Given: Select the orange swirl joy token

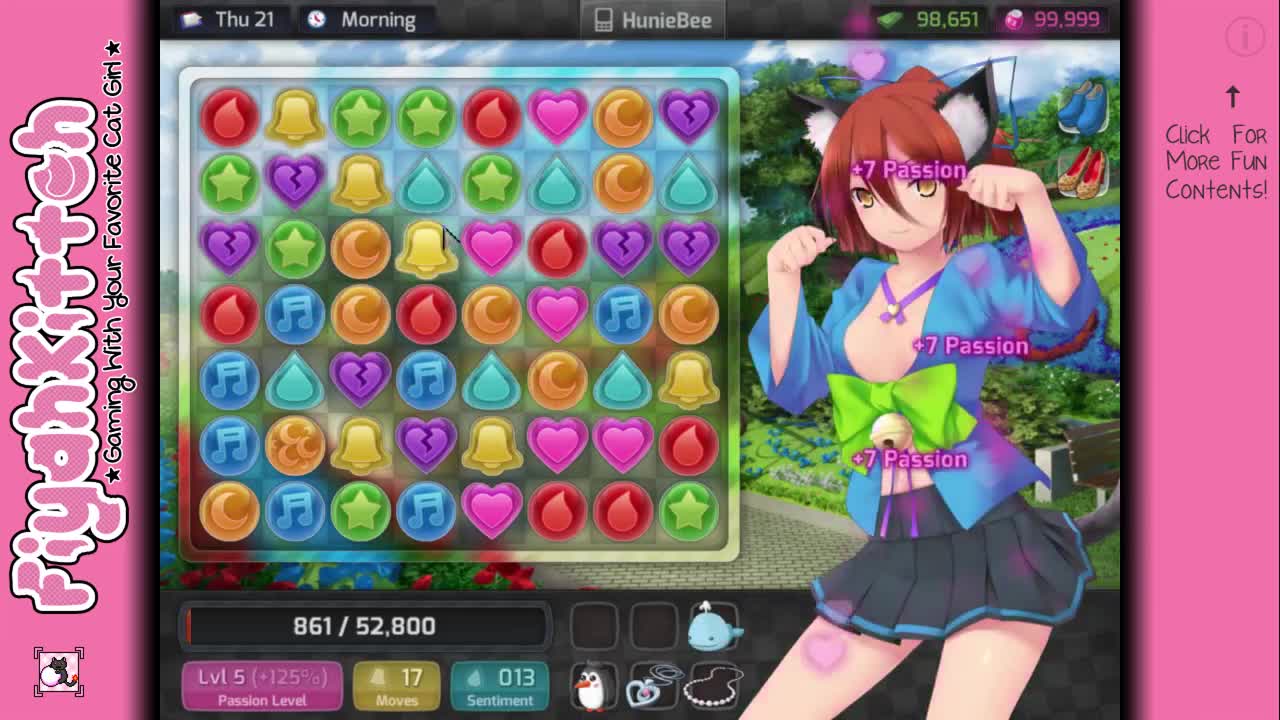Looking at the screenshot, I should pos(295,445).
